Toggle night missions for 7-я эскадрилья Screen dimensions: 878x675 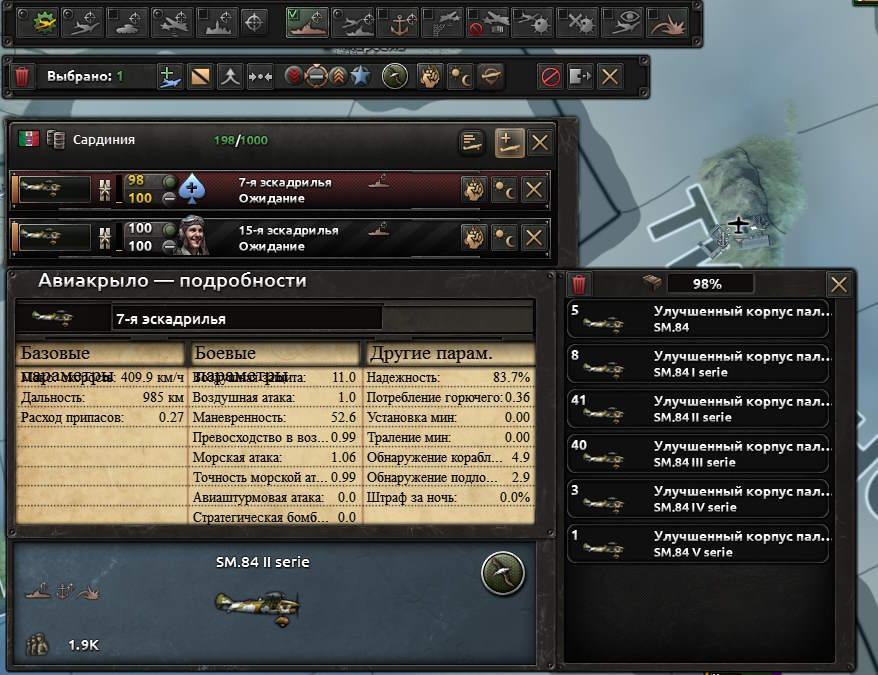pyautogui.click(x=505, y=189)
